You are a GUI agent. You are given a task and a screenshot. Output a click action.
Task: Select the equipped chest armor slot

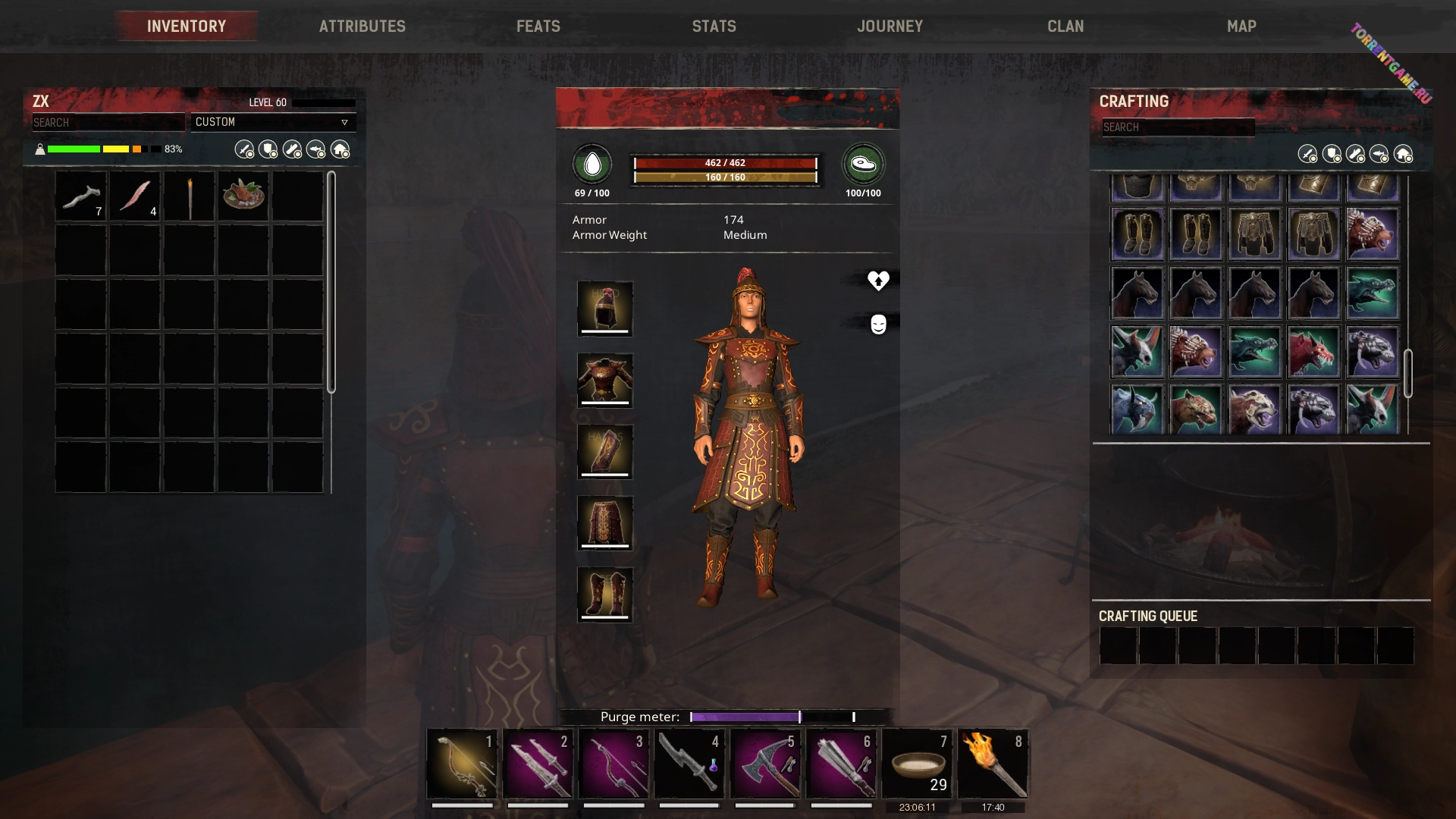pyautogui.click(x=604, y=380)
